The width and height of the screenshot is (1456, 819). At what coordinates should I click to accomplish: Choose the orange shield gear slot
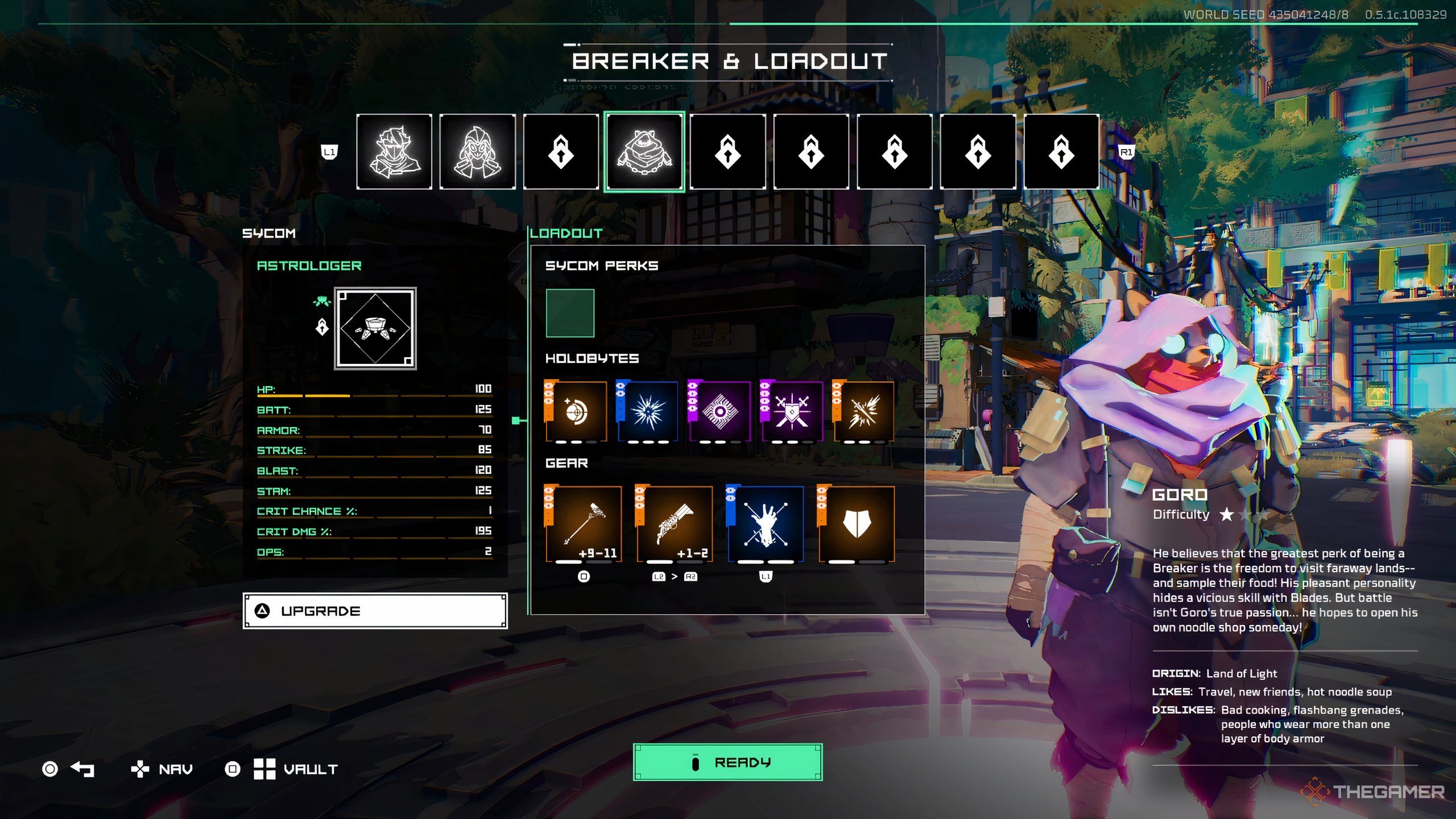coord(857,524)
